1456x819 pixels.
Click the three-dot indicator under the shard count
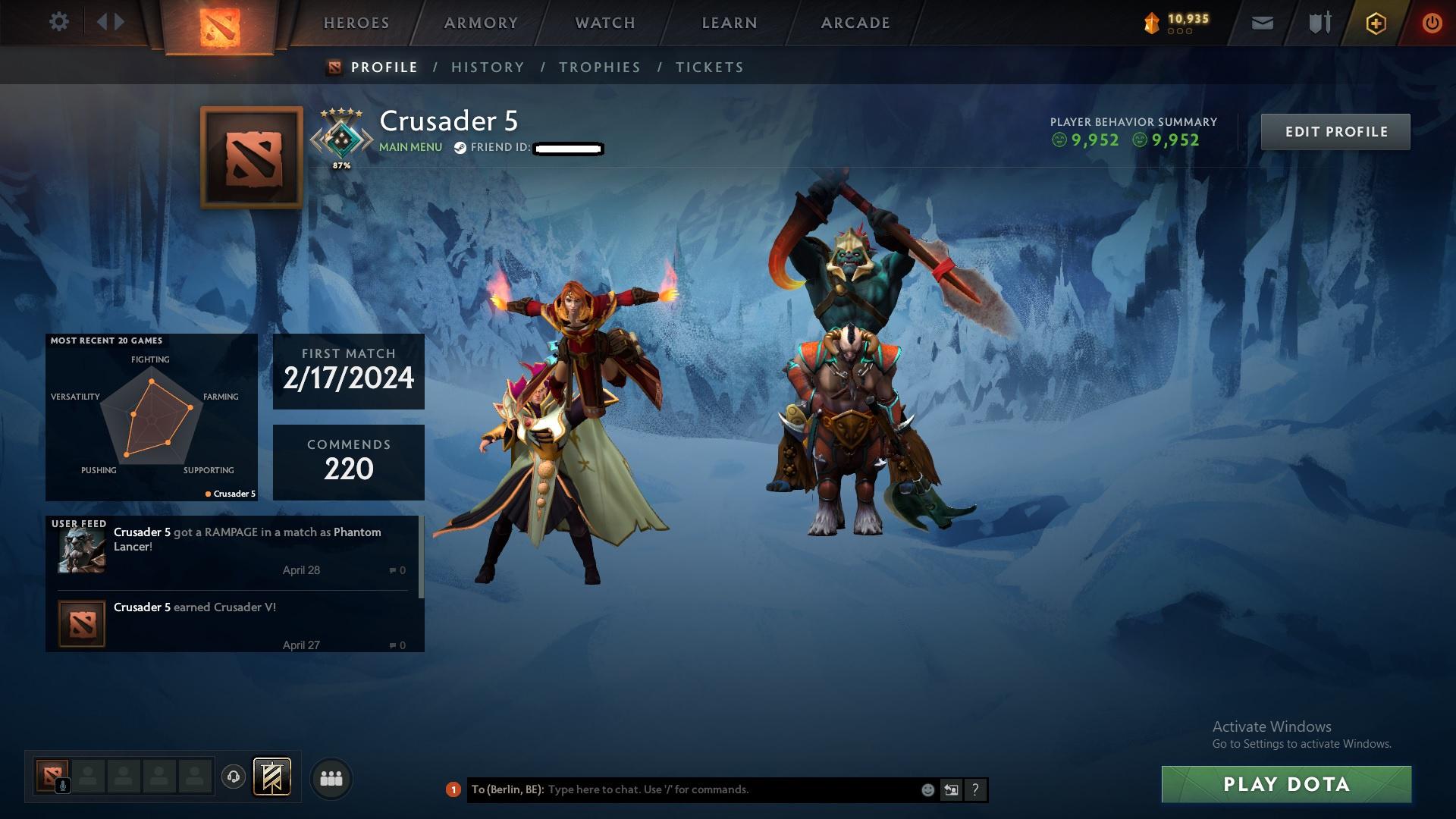tap(1179, 33)
